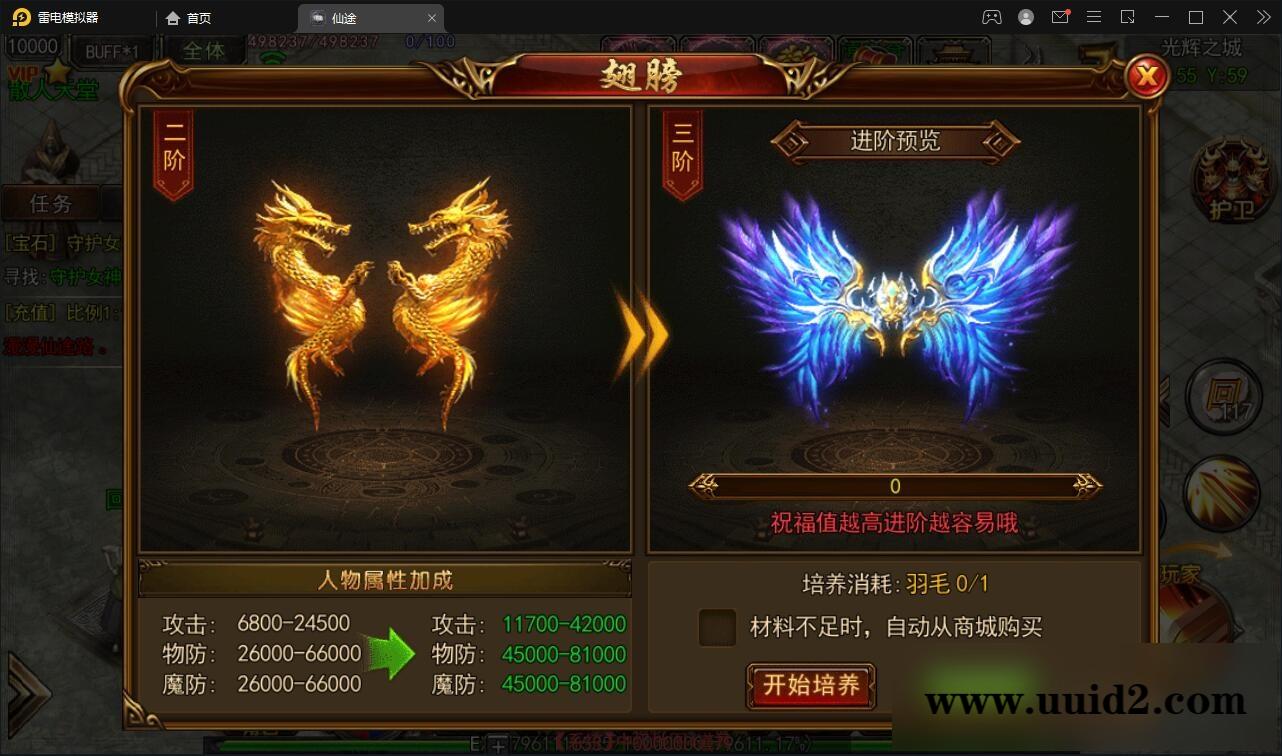
Task: Select the golden slash skill icon
Action: coord(1220,492)
